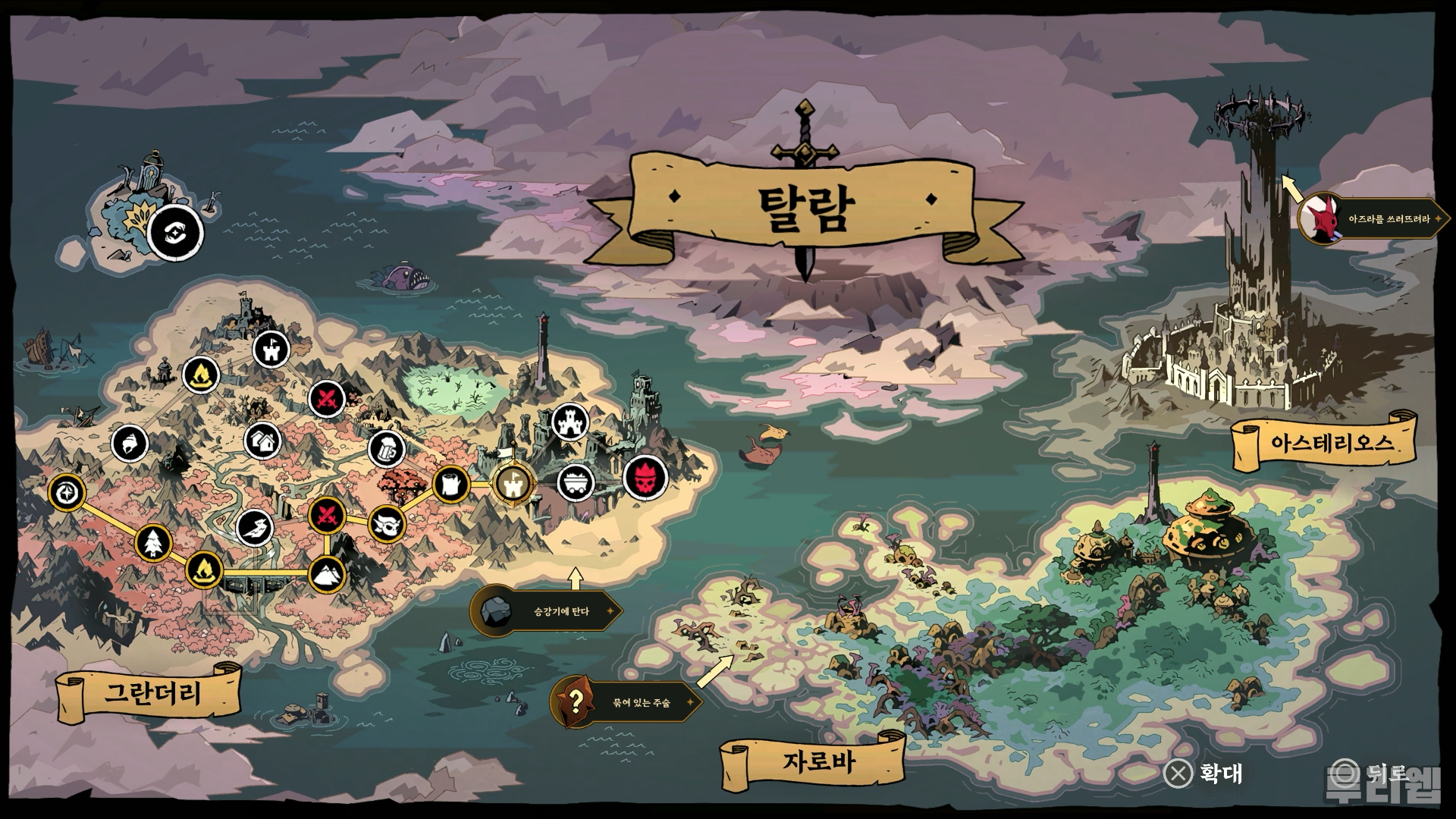Open the village houses node
Viewport: 1456px width, 819px height.
point(263,441)
